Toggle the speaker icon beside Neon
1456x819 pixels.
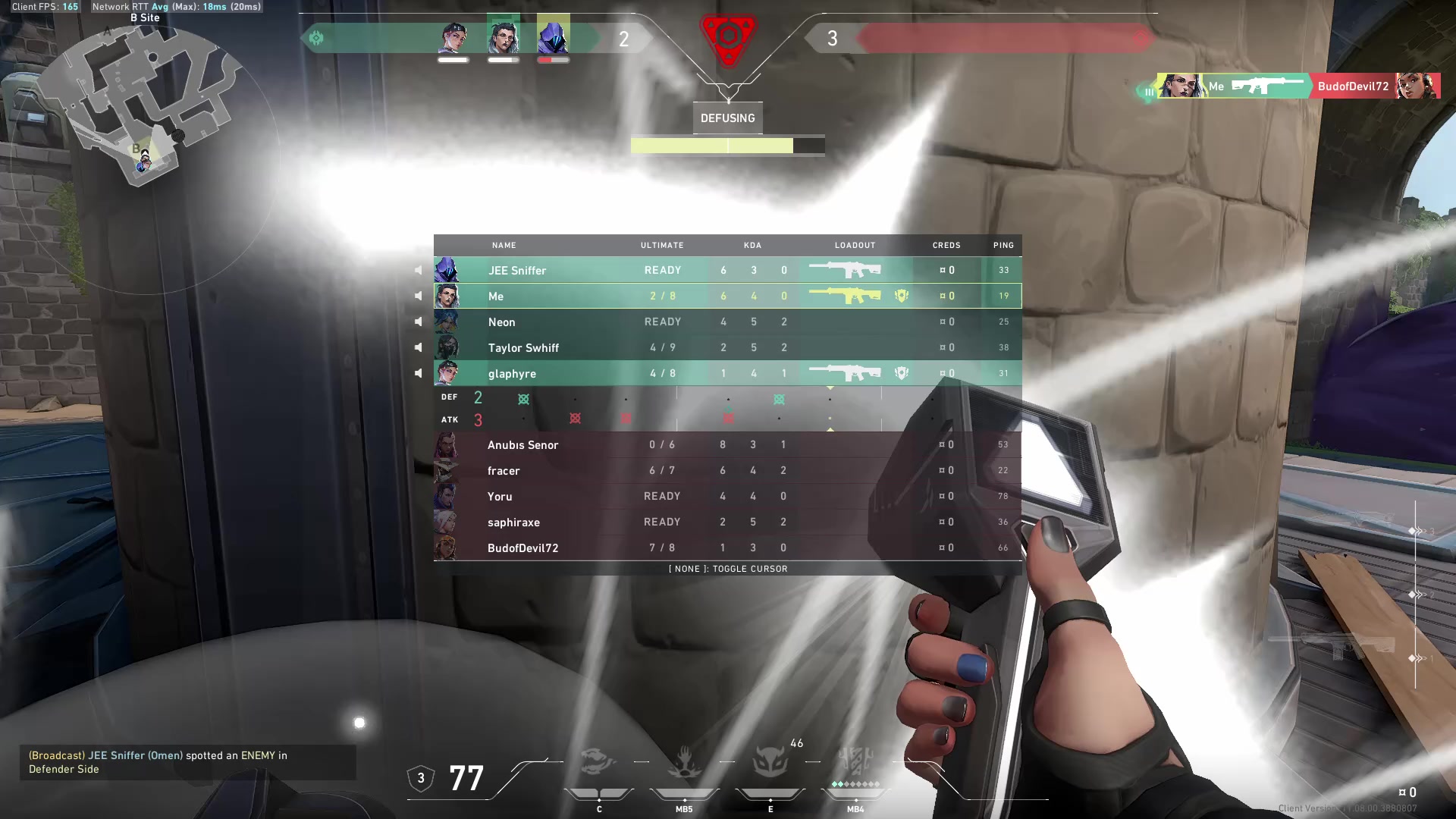point(418,322)
